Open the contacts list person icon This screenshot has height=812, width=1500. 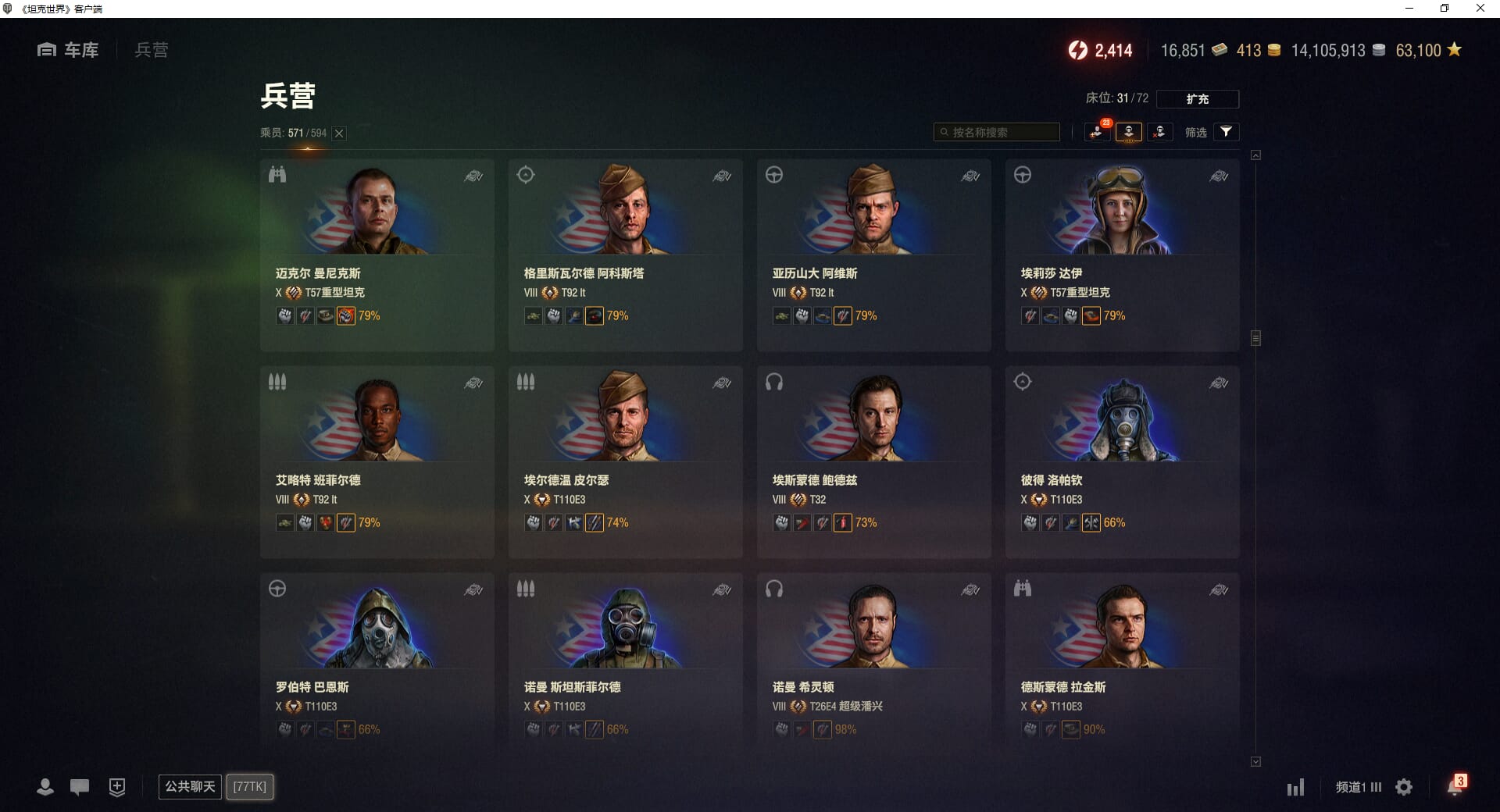point(45,787)
